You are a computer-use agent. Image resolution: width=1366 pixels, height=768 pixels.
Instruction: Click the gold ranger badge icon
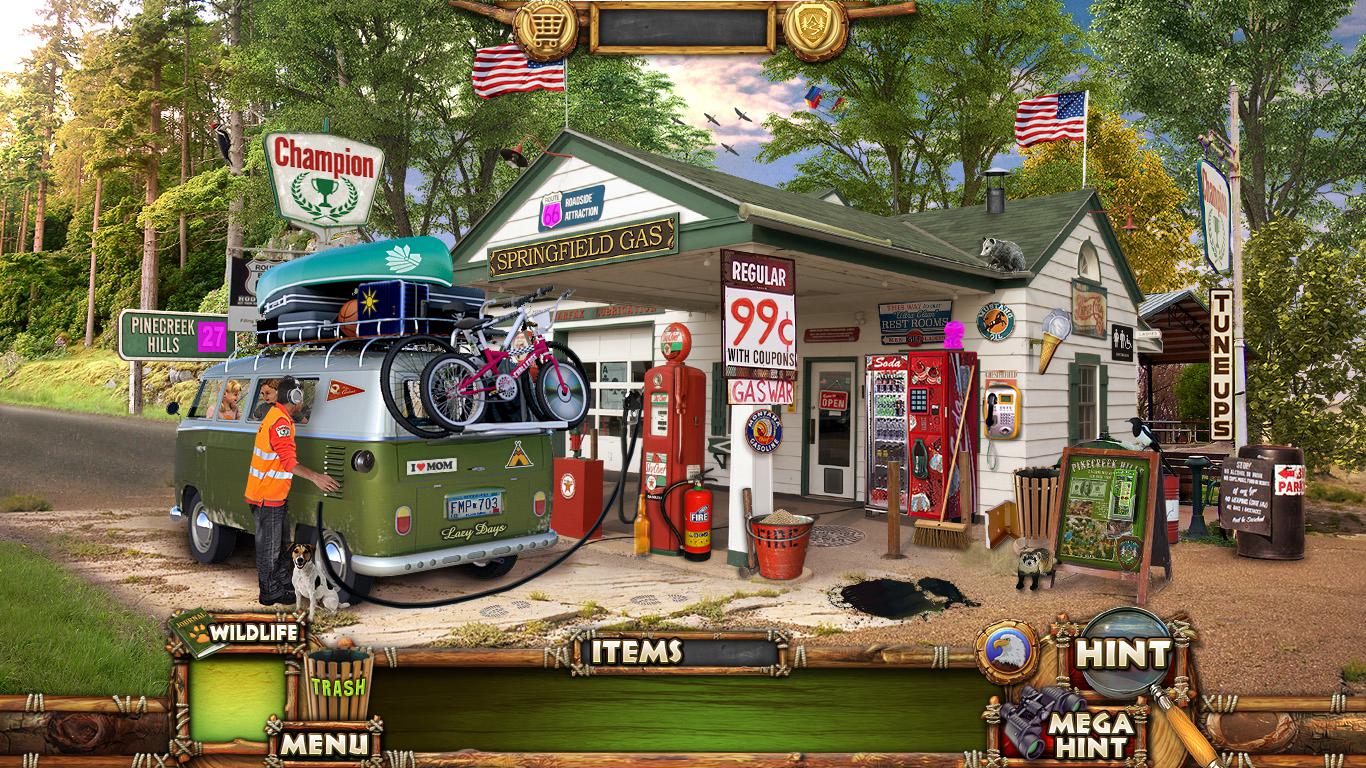[815, 26]
